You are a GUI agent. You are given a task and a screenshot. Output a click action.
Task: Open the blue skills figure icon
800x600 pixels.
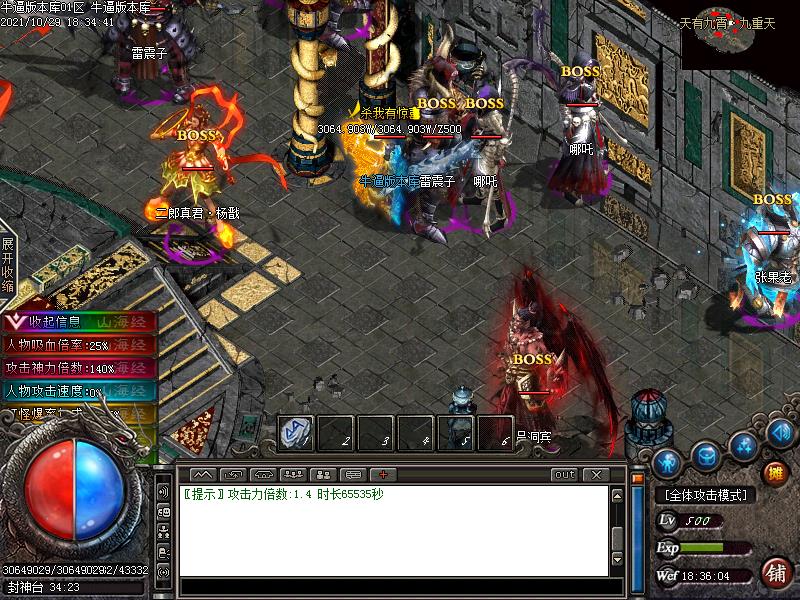[743, 445]
